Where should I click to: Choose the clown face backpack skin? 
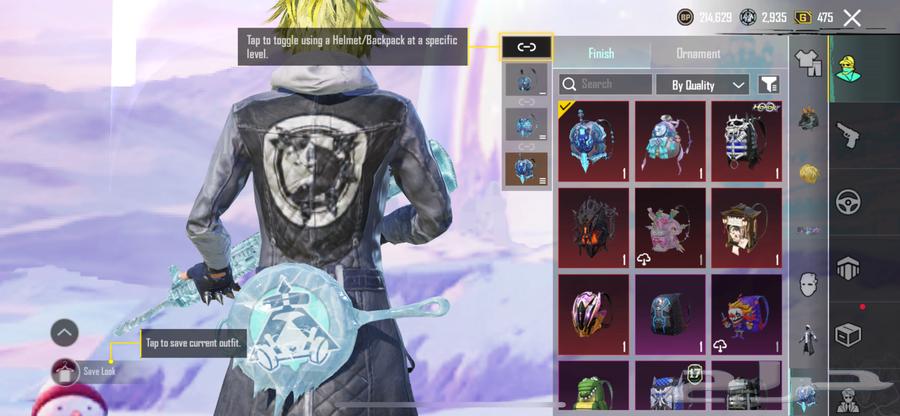click(x=746, y=315)
